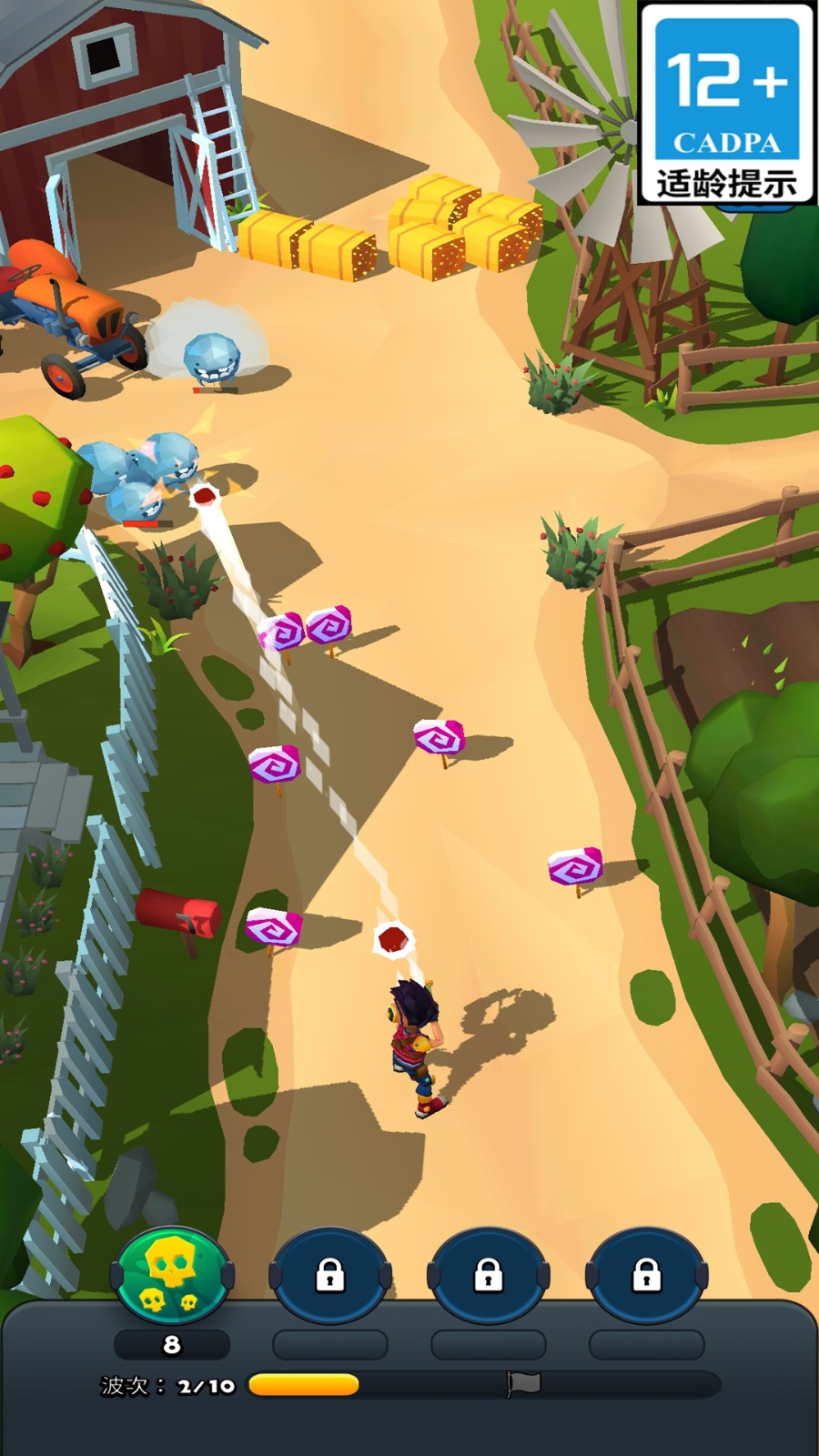The image size is (819, 1456).
Task: Activate the green skull ability button
Action: pyautogui.click(x=172, y=1276)
